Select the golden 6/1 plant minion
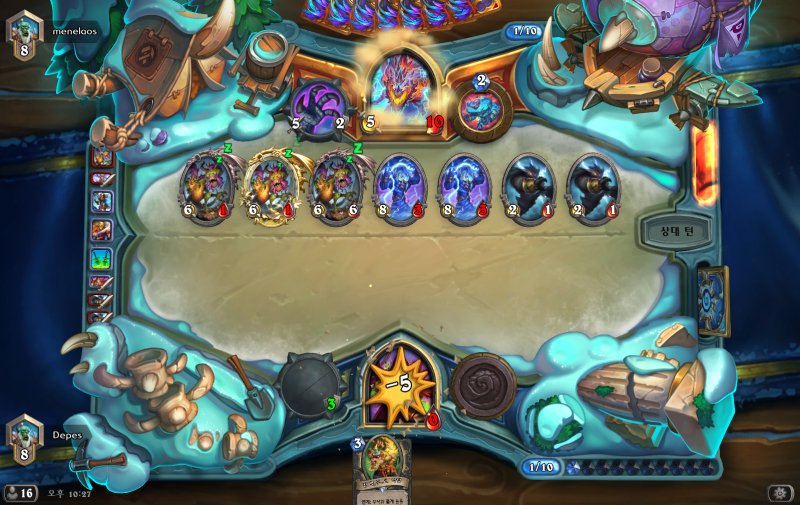Viewport: 800px width, 505px height. click(x=270, y=187)
